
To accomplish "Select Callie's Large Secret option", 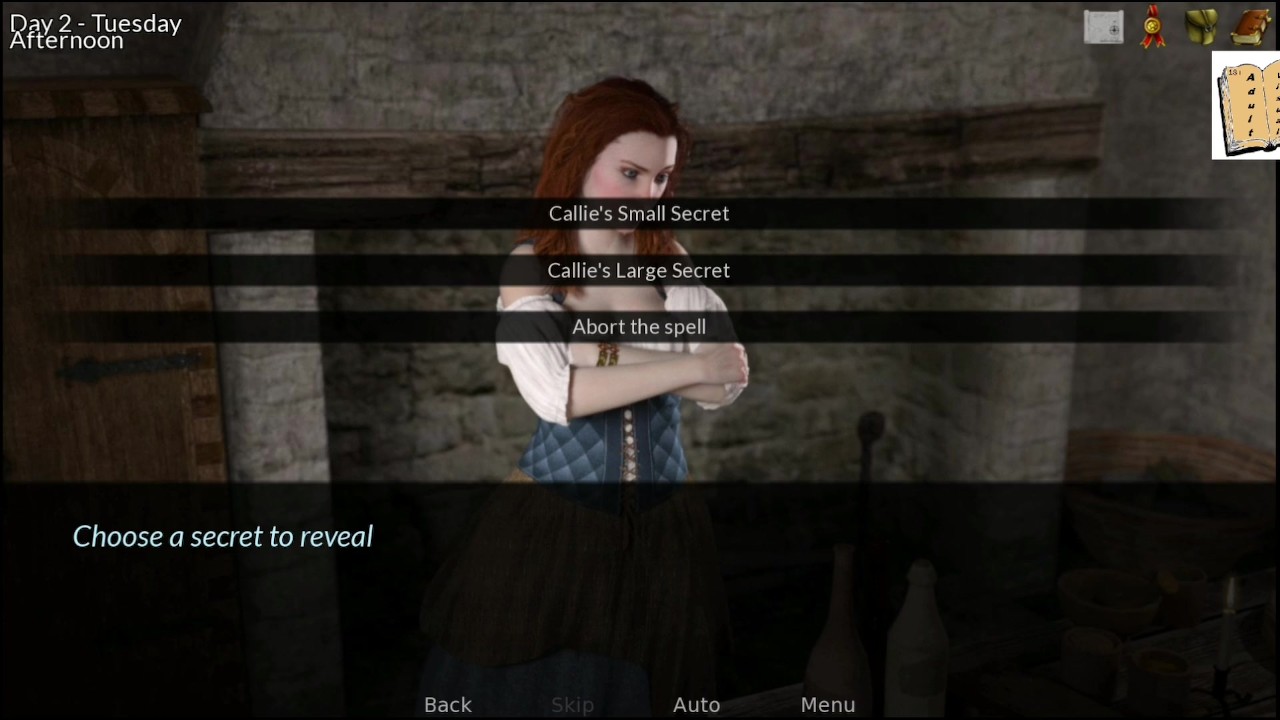I will tap(639, 270).
